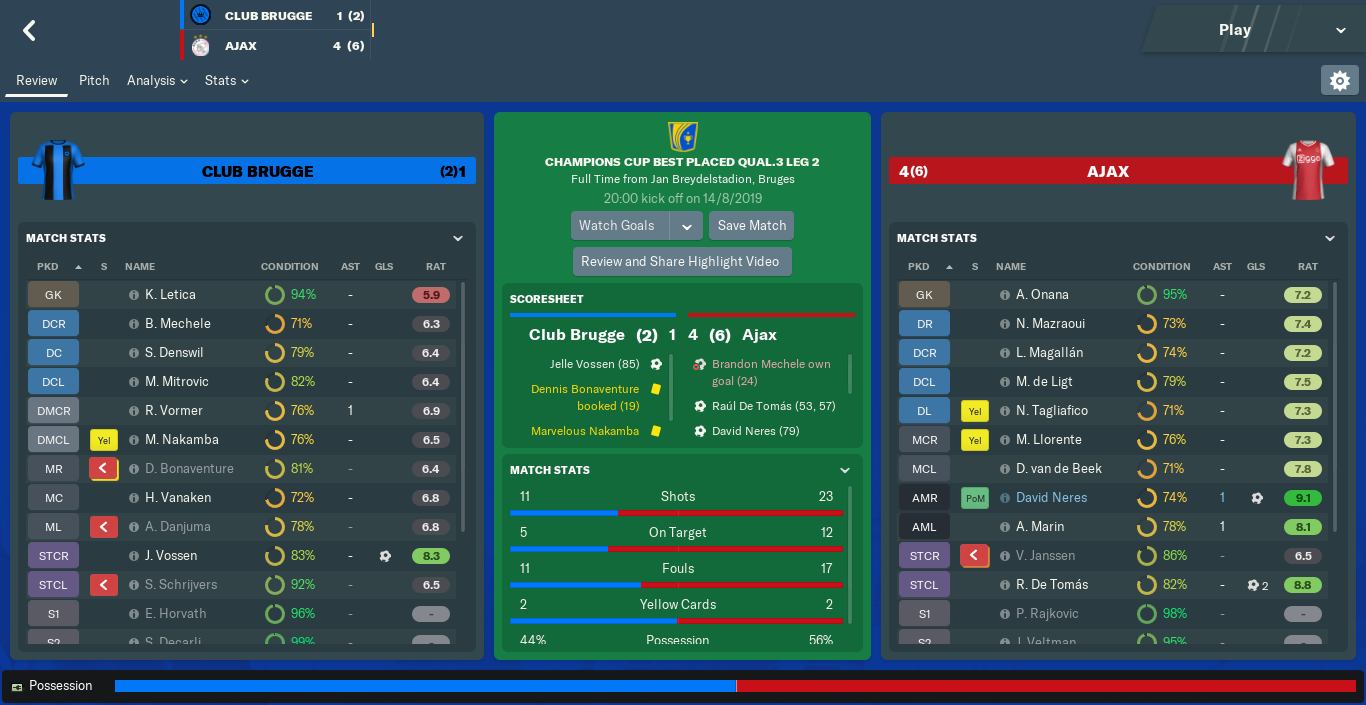The width and height of the screenshot is (1366, 705).
Task: Save the match with Save Match
Action: point(751,225)
